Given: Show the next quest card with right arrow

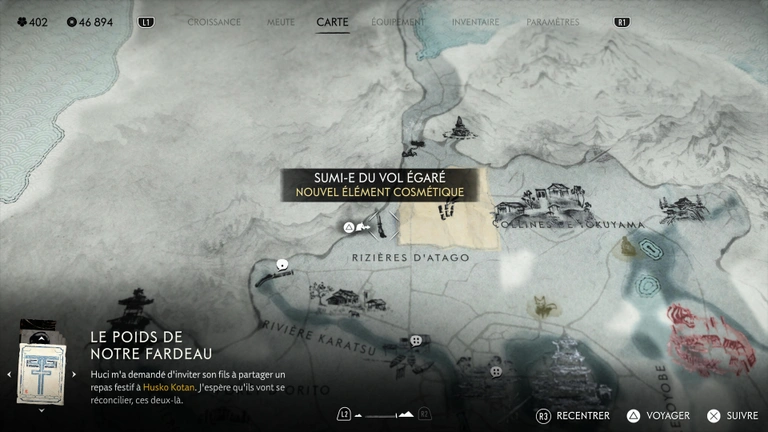Looking at the screenshot, I should point(73,374).
